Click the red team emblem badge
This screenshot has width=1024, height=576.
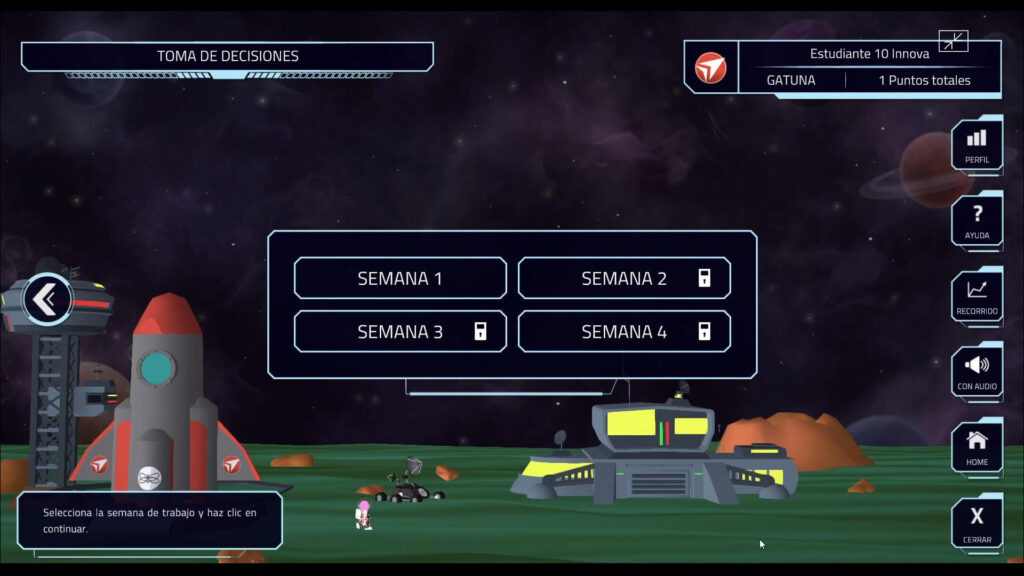point(711,68)
